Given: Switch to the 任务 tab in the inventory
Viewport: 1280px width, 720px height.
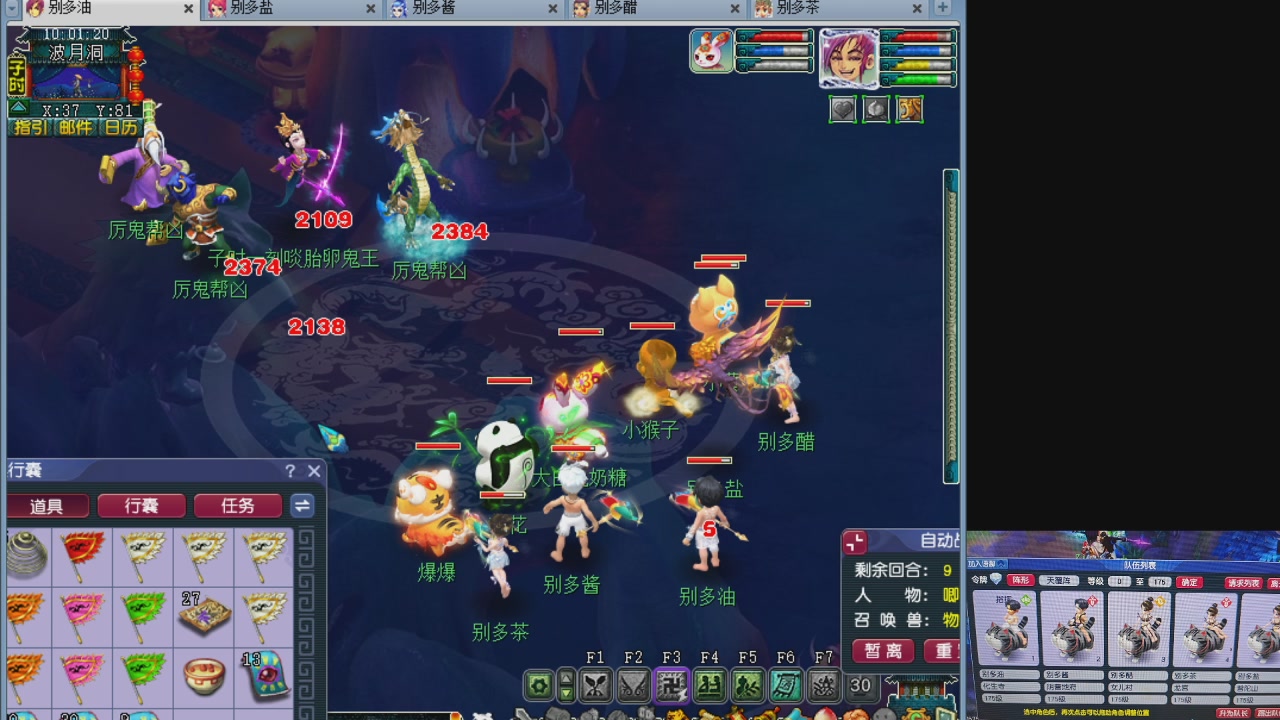Looking at the screenshot, I should 237,506.
